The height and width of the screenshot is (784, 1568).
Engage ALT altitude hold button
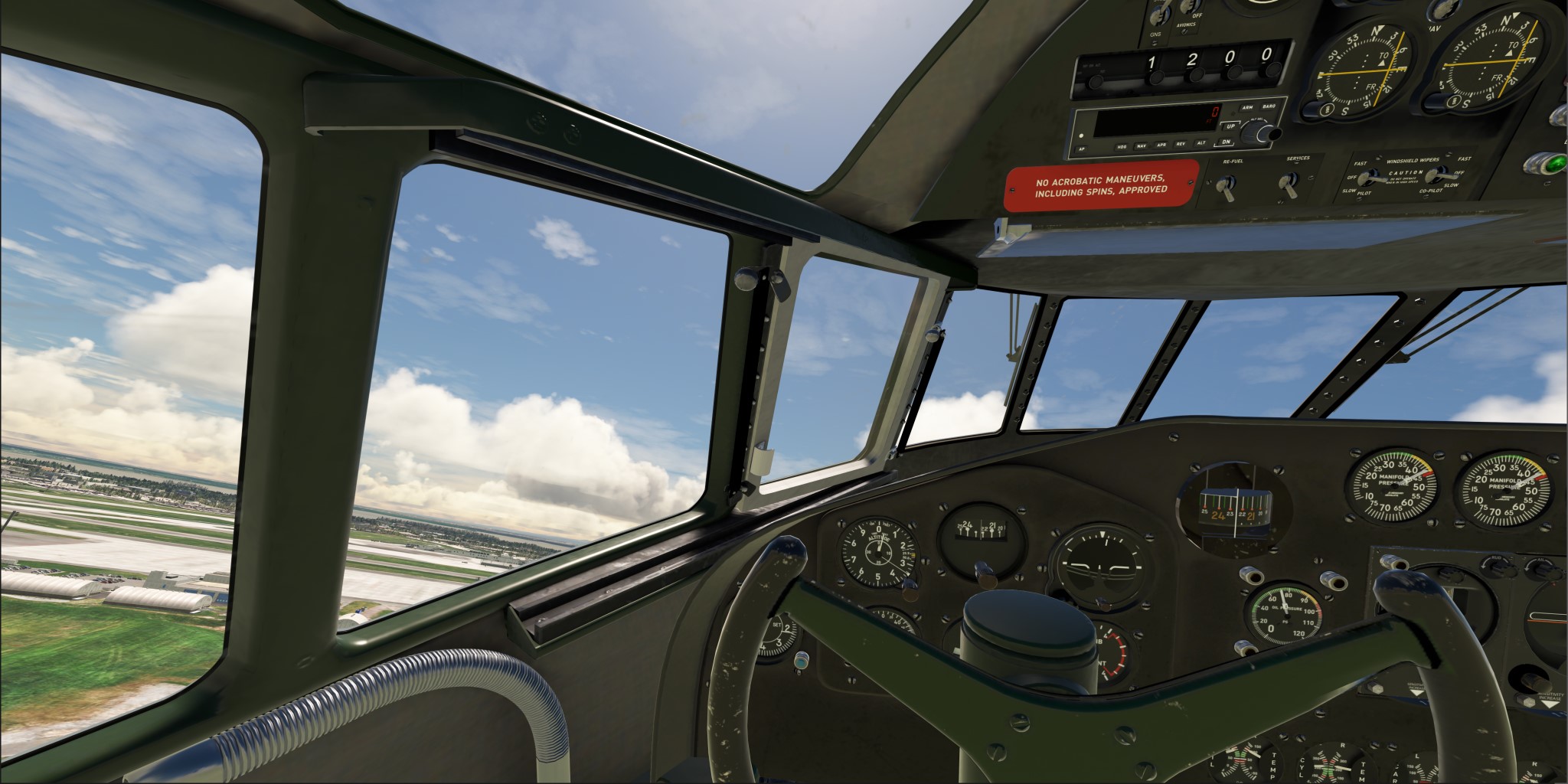[1201, 142]
